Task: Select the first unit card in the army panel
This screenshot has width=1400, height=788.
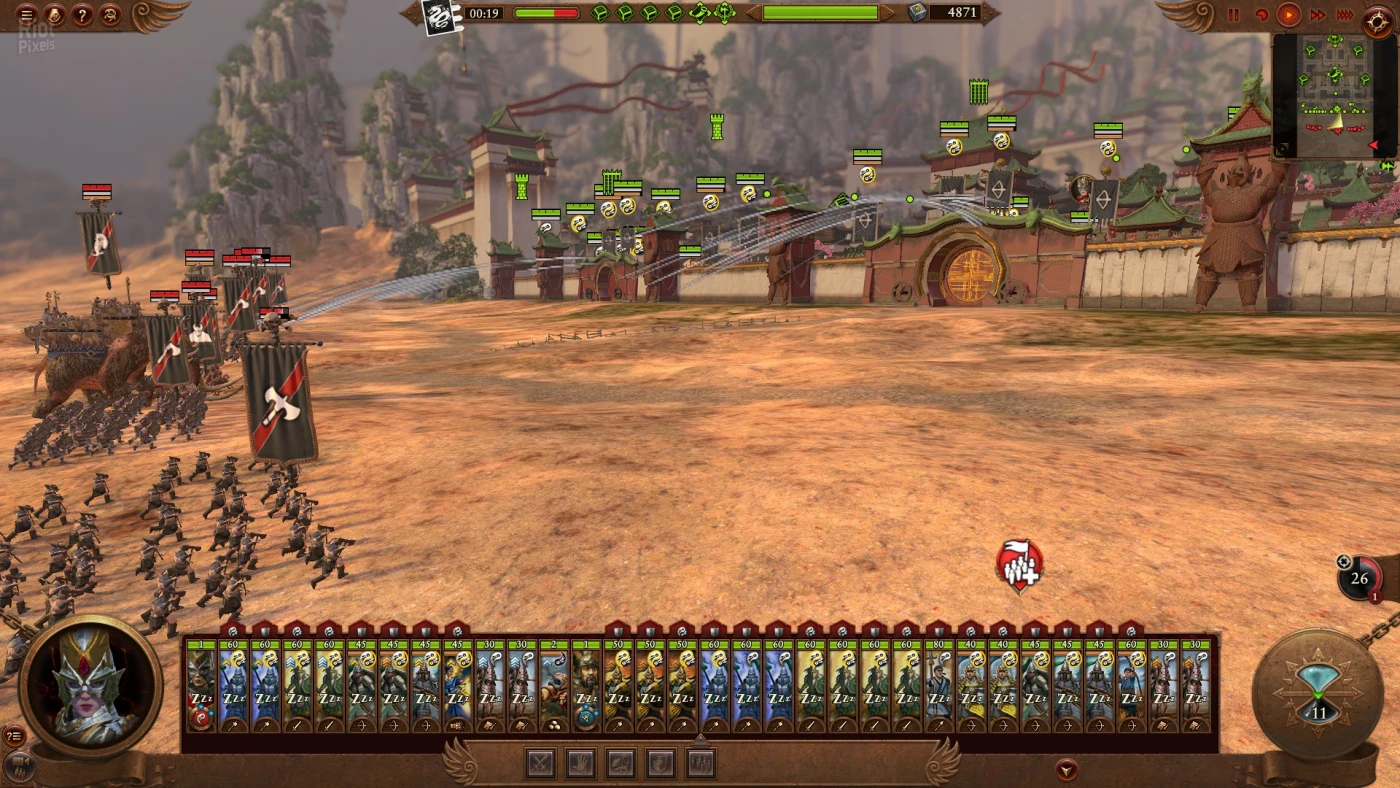Action: point(202,685)
